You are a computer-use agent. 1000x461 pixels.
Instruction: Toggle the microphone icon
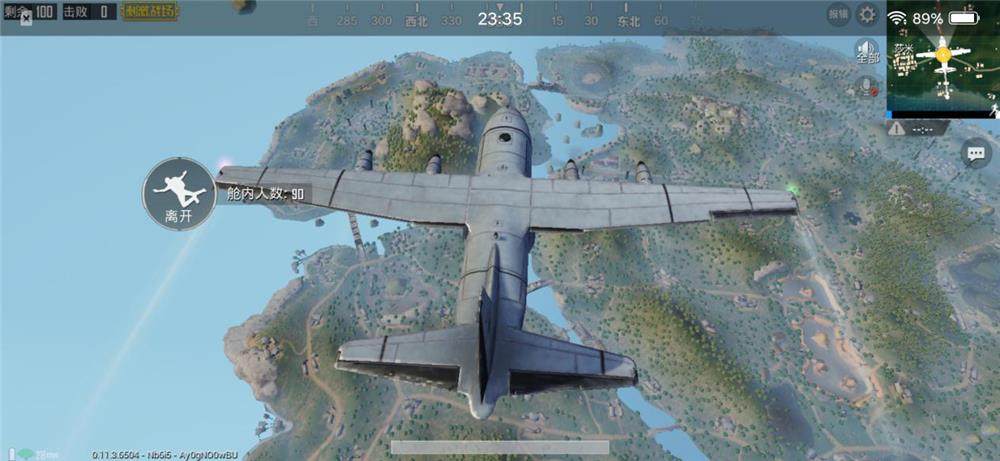[x=867, y=87]
